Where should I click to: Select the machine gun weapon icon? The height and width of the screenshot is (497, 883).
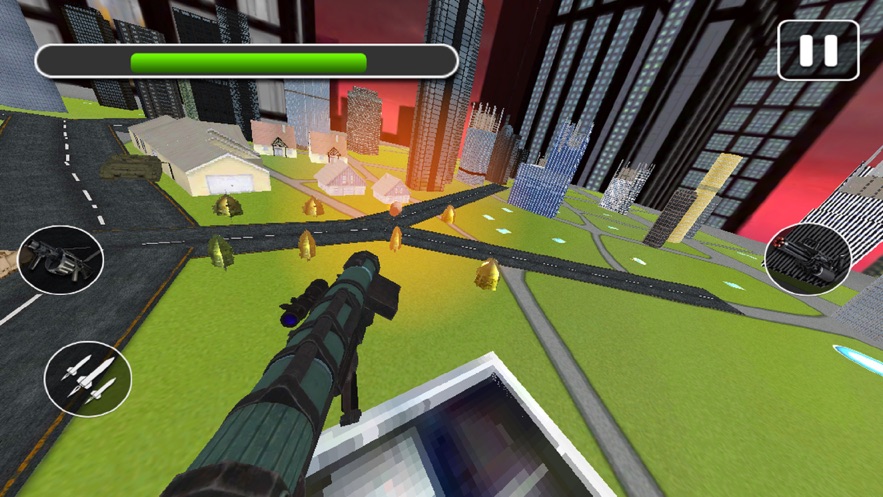coord(60,260)
